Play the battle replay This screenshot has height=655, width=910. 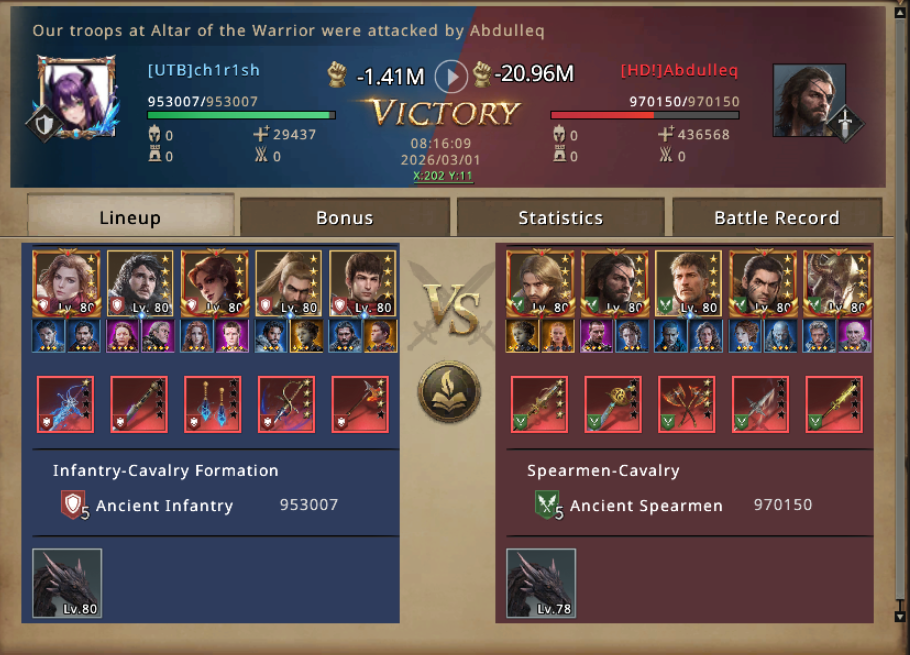click(x=451, y=76)
